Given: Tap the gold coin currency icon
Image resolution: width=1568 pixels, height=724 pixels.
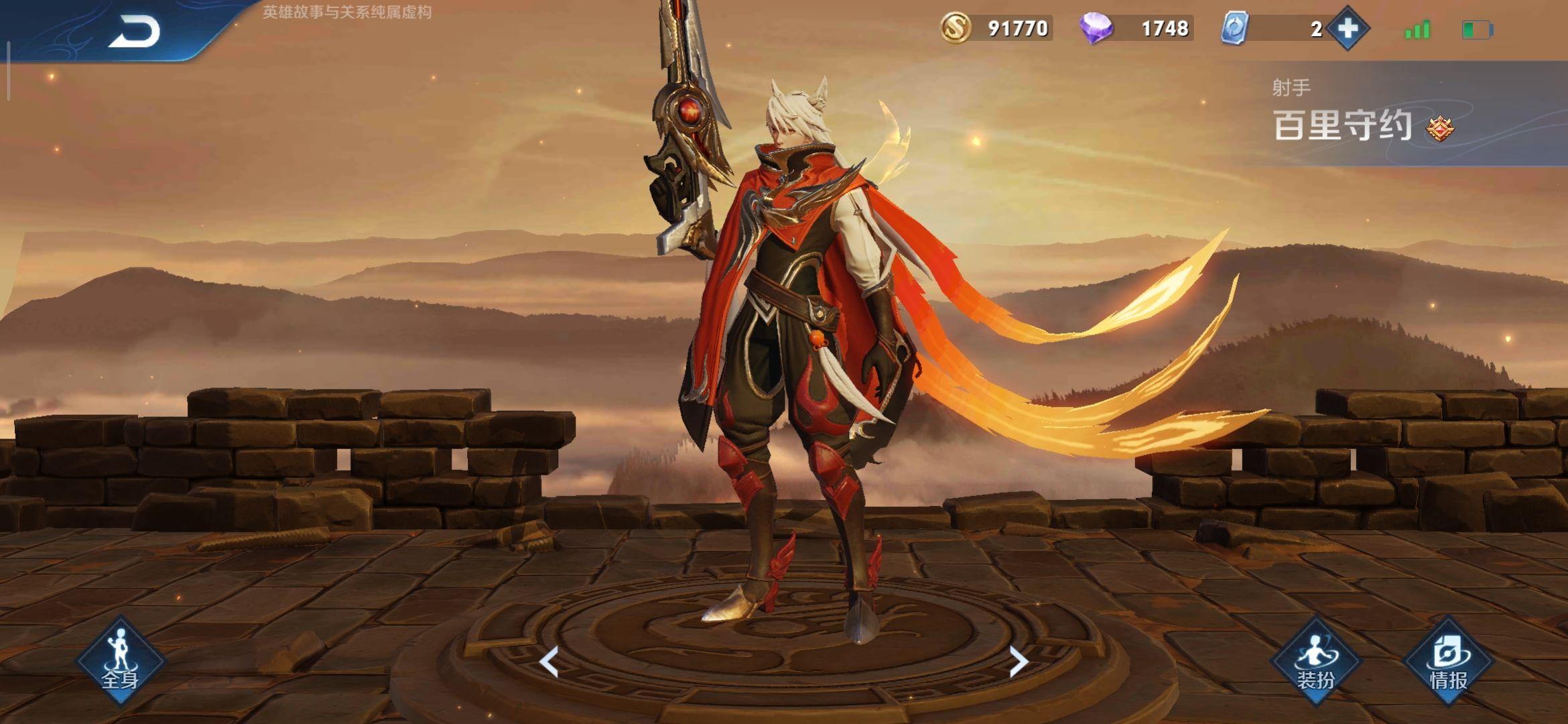Looking at the screenshot, I should (956, 28).
